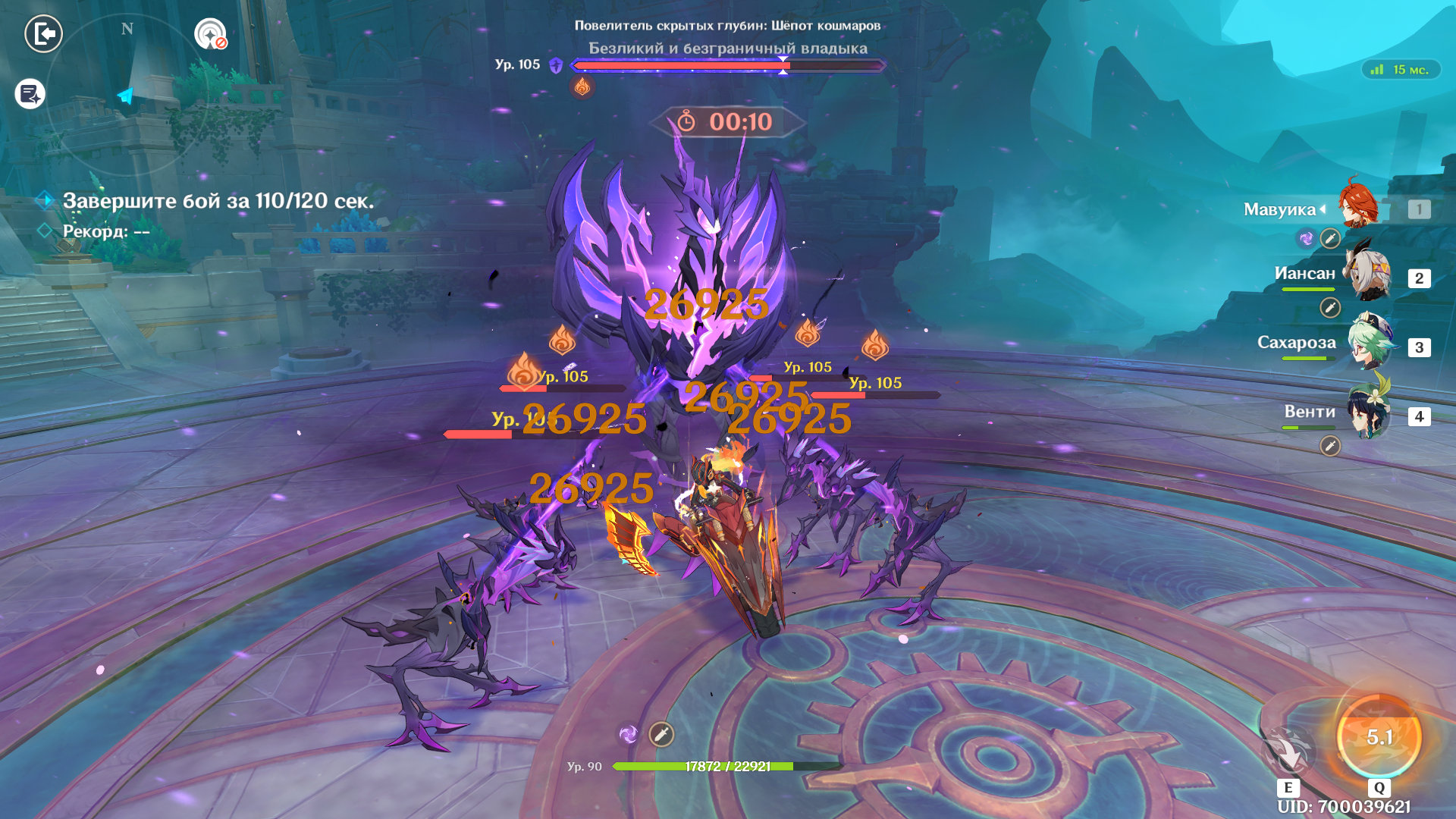Viewport: 1456px width, 819px height.
Task: Open the circular minimap
Action: click(x=127, y=93)
